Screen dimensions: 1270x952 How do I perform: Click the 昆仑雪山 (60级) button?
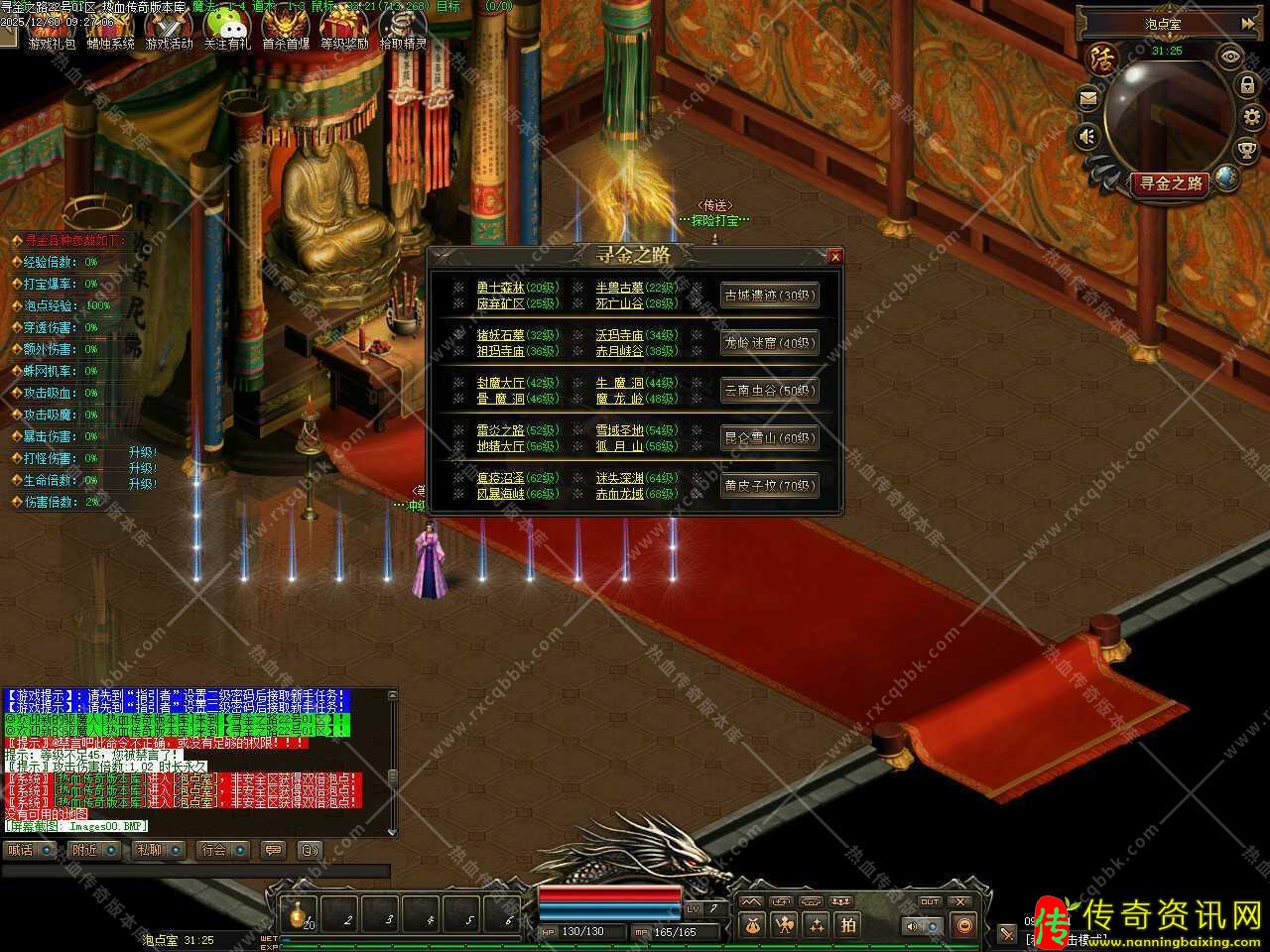click(769, 437)
